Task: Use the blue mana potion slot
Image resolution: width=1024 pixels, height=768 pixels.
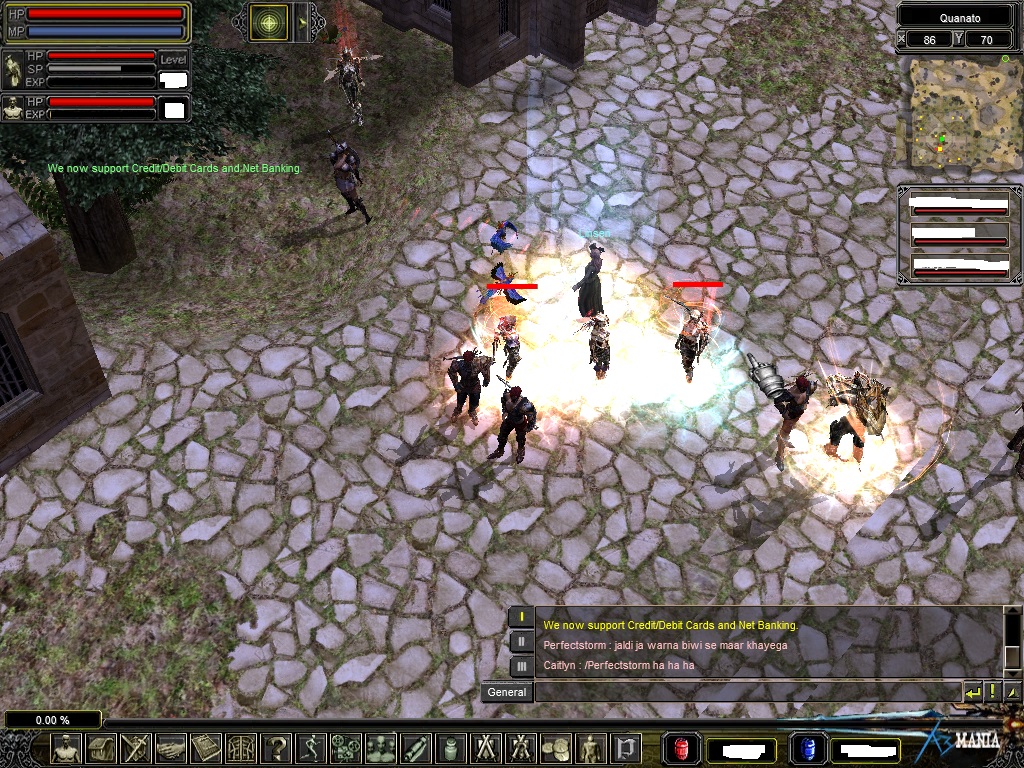Action: (808, 748)
